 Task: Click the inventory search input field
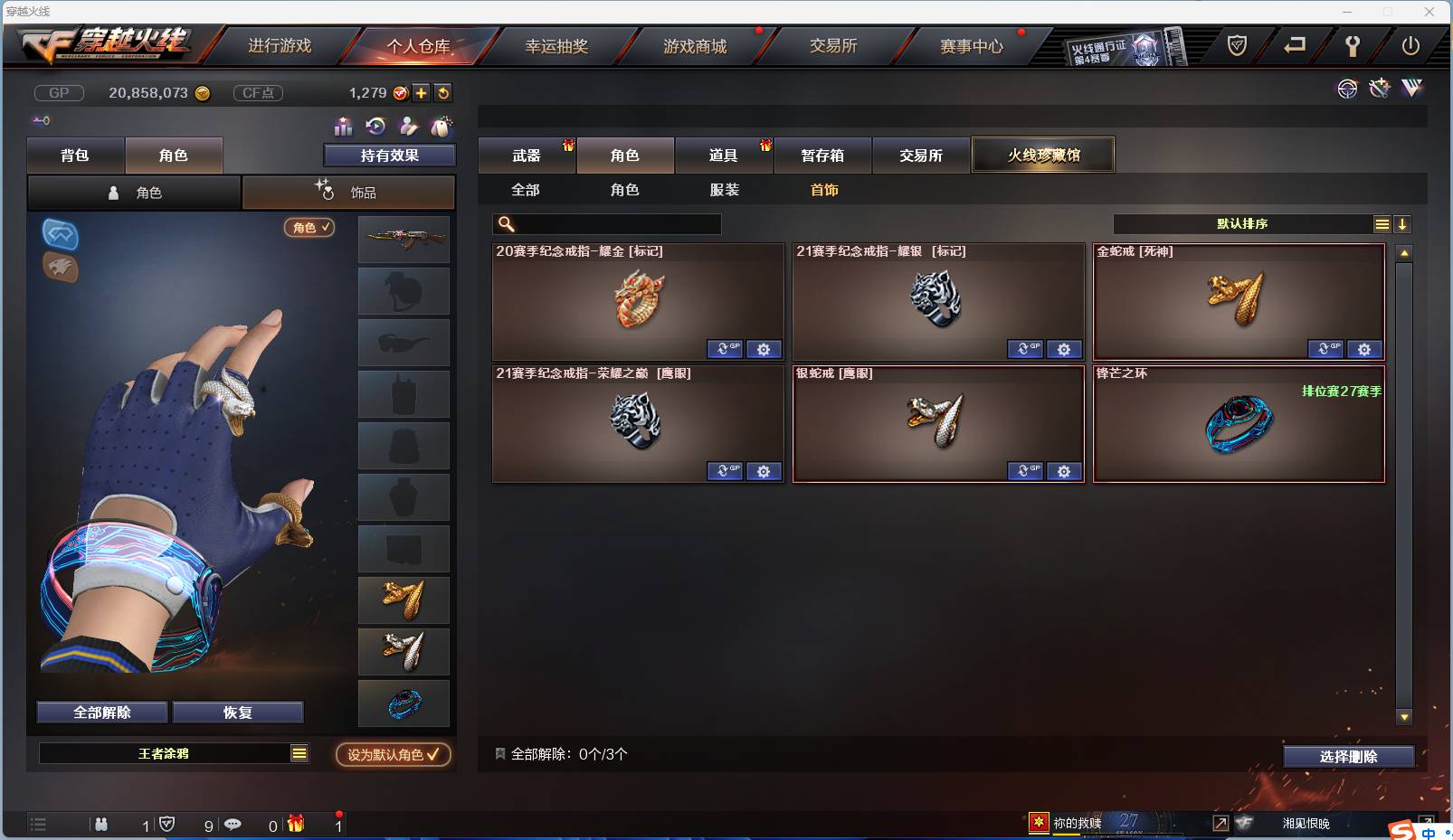click(606, 223)
